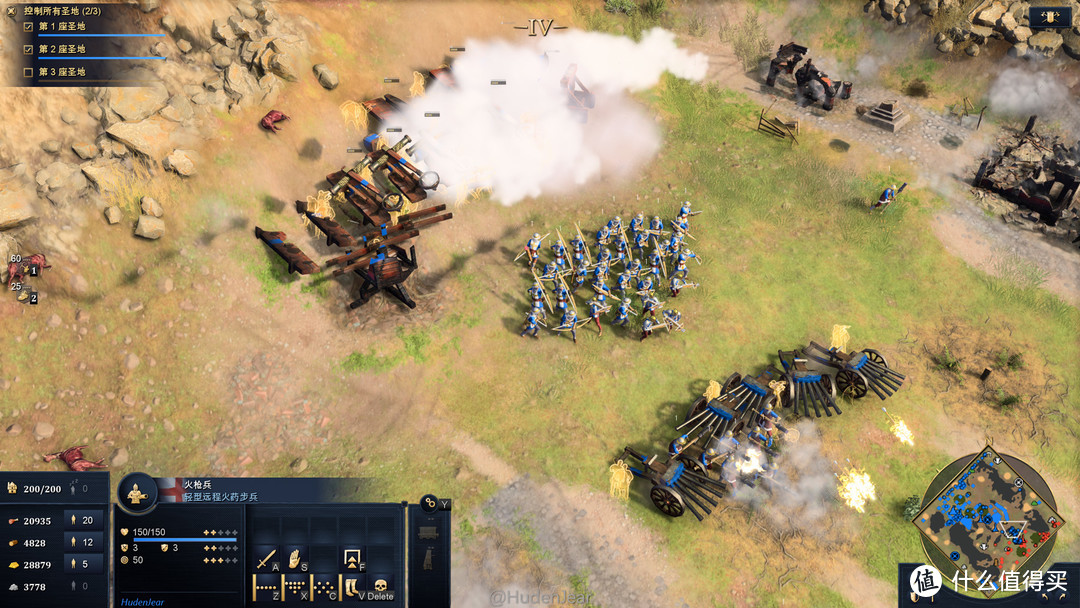The height and width of the screenshot is (608, 1080).
Task: Click the musketeer unit portrait
Action: pos(137,492)
